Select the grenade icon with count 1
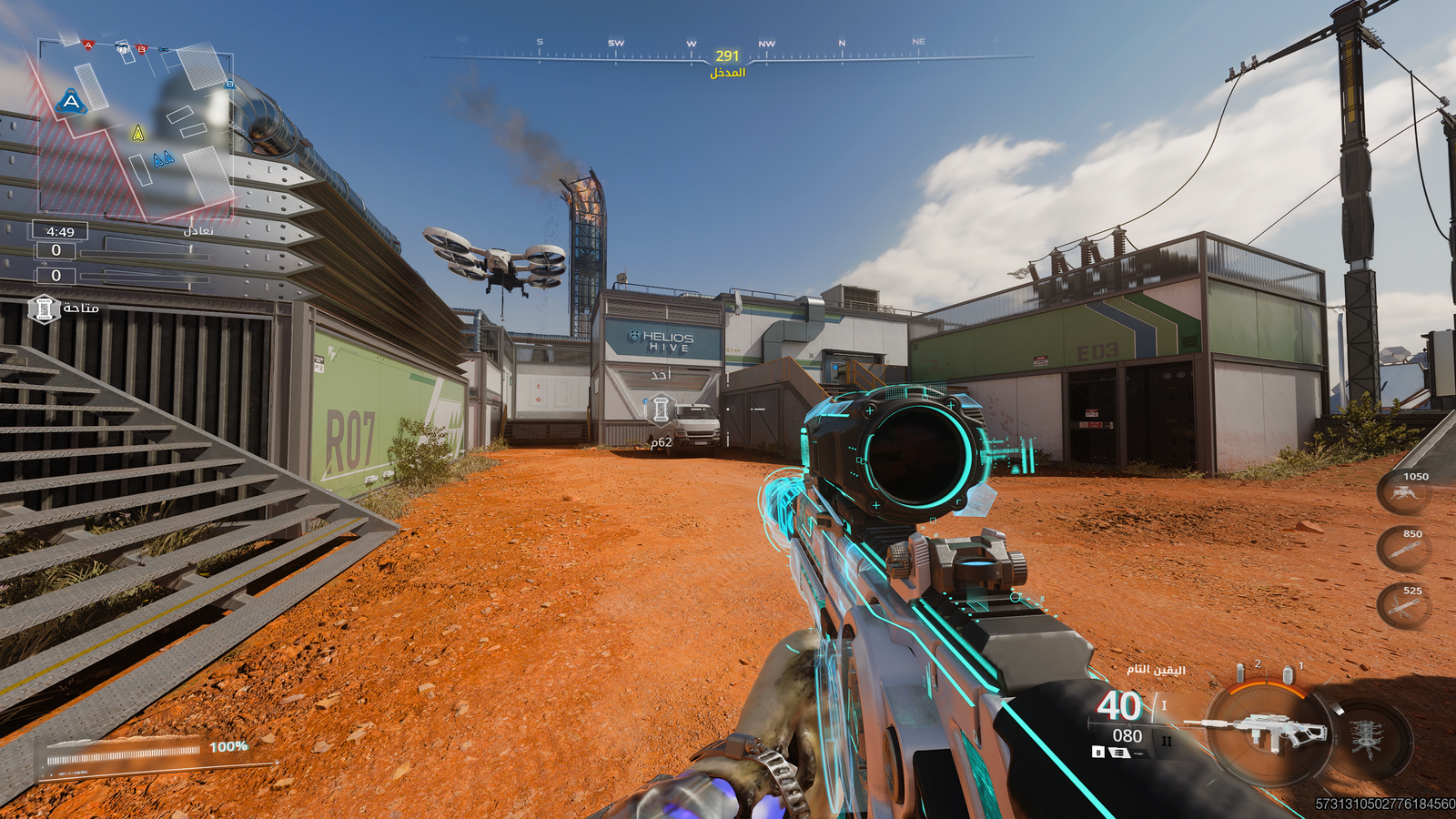1456x819 pixels. (x=1288, y=674)
